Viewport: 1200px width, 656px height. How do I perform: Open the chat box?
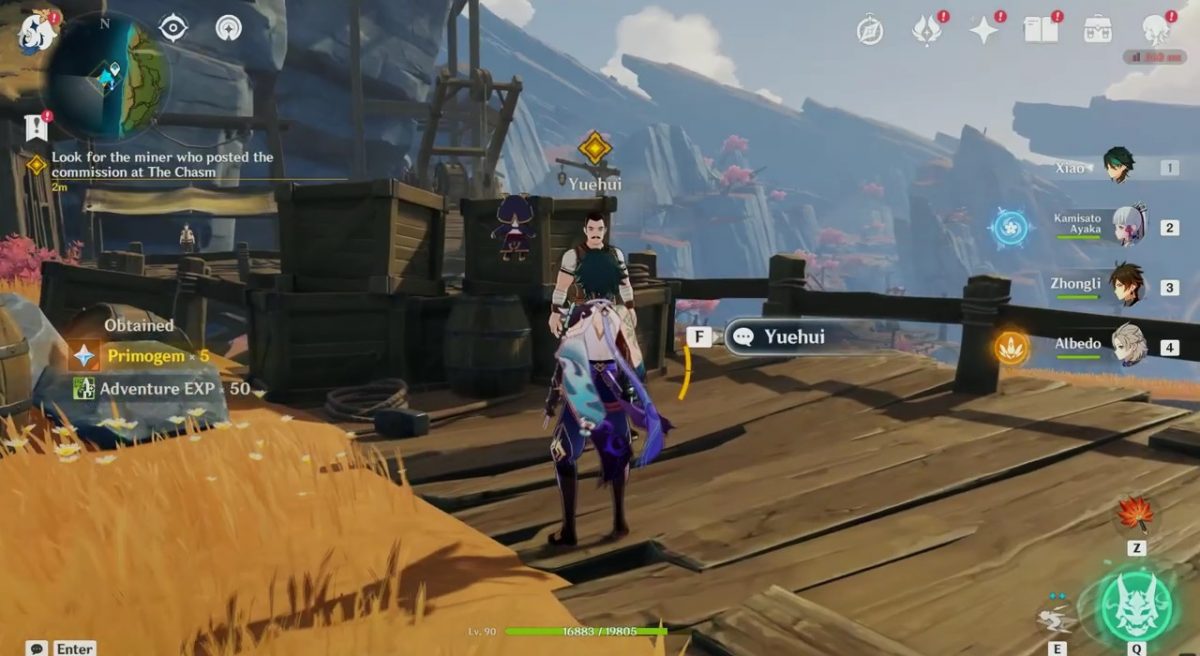(38, 648)
